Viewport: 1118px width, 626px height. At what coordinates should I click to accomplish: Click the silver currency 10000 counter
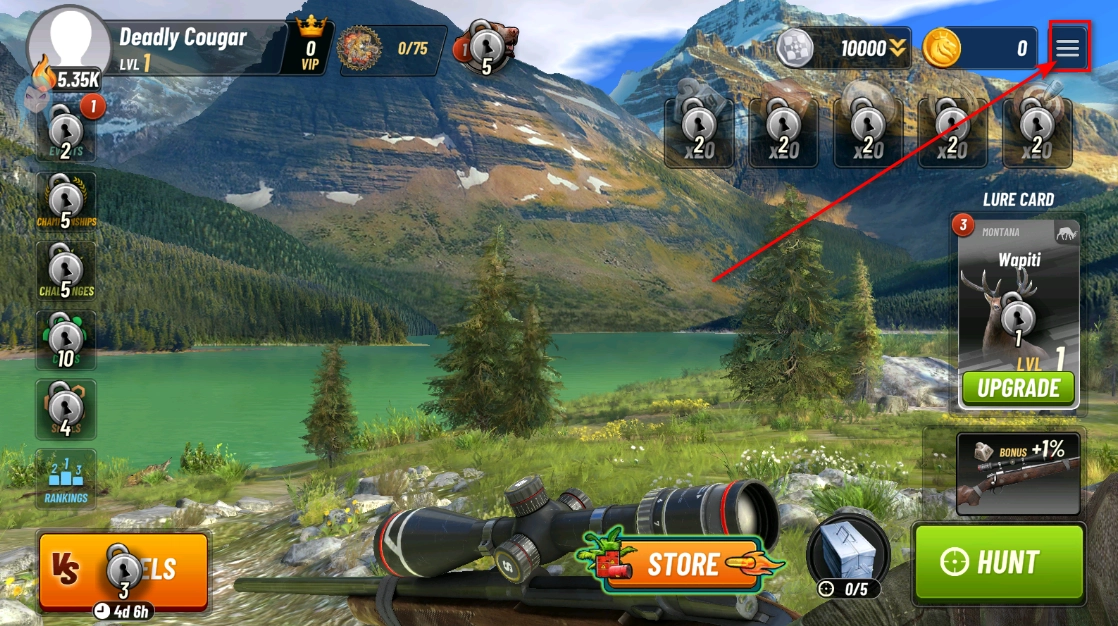(844, 48)
